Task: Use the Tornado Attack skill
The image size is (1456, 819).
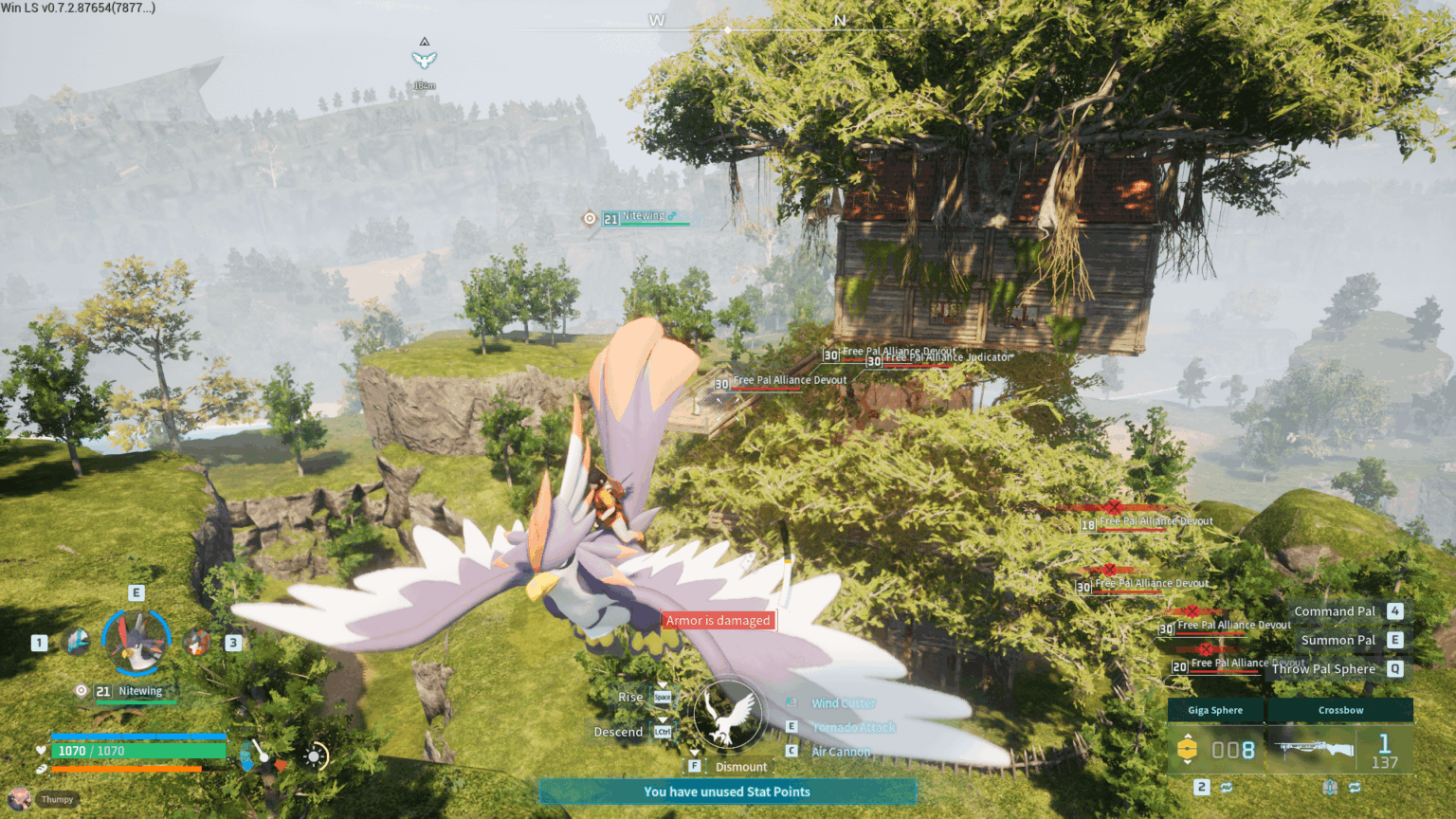Action: pos(853,727)
